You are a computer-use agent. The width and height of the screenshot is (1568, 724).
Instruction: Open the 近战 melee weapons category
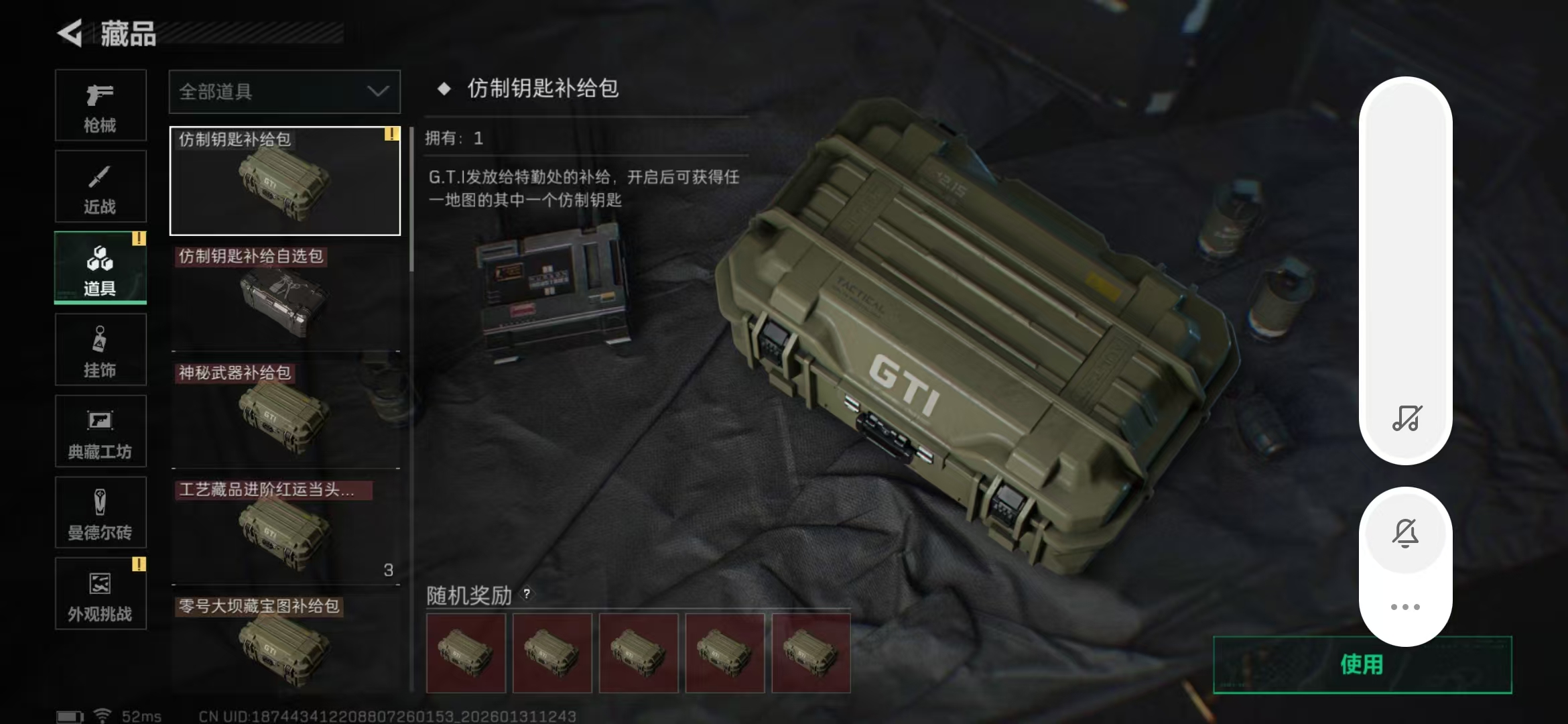[100, 186]
